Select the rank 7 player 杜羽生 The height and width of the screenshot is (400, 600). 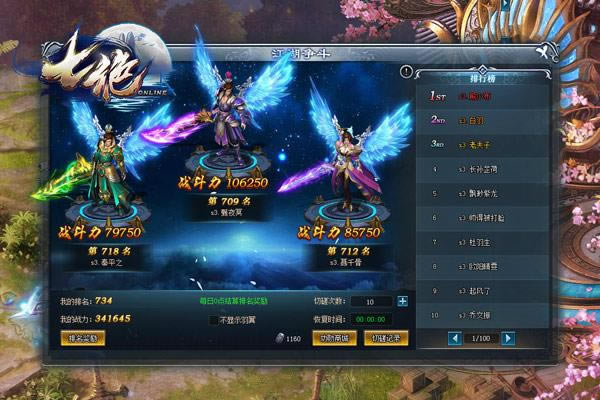pos(481,241)
